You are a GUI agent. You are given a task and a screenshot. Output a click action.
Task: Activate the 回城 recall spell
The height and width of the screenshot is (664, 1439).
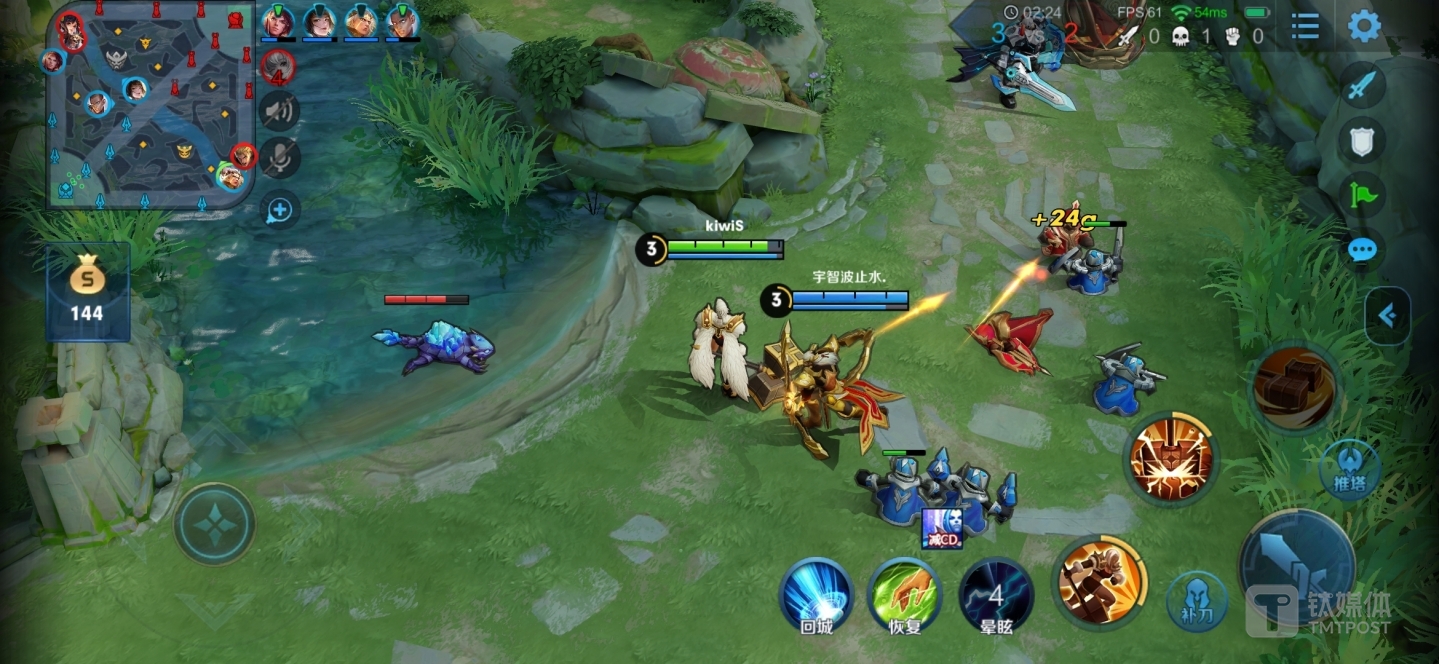[x=815, y=594]
